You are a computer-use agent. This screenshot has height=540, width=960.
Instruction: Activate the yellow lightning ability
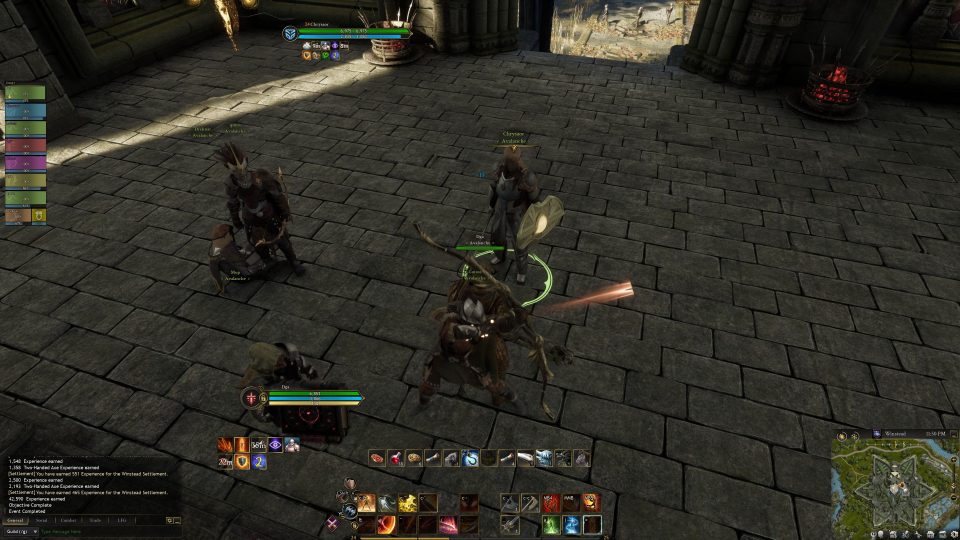click(408, 503)
